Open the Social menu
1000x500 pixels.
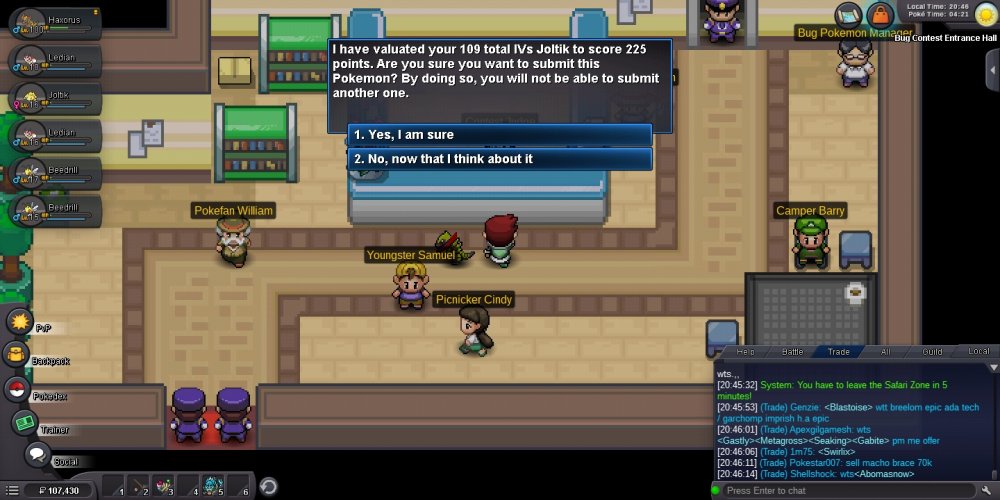37,455
